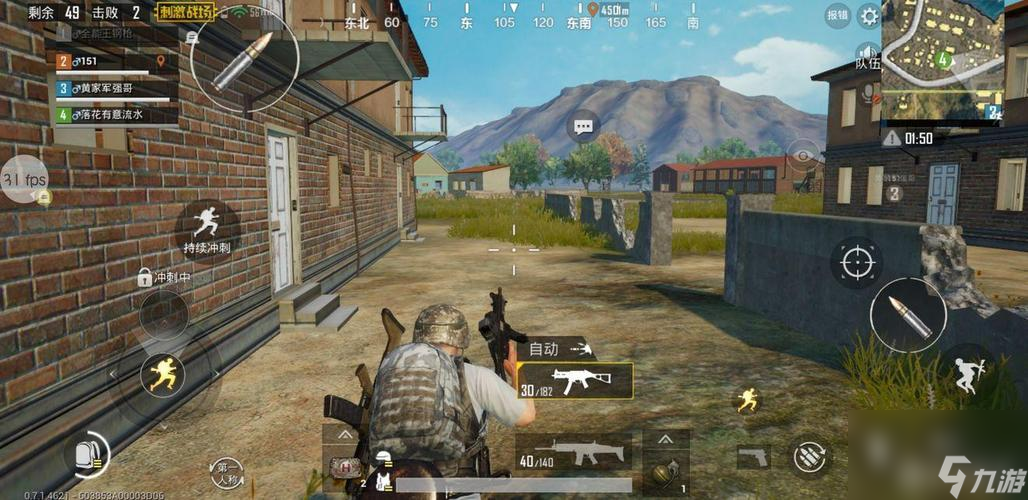Image resolution: width=1028 pixels, height=500 pixels.
Task: Switch to the SCAR rifle slot 40/140
Action: tap(573, 453)
